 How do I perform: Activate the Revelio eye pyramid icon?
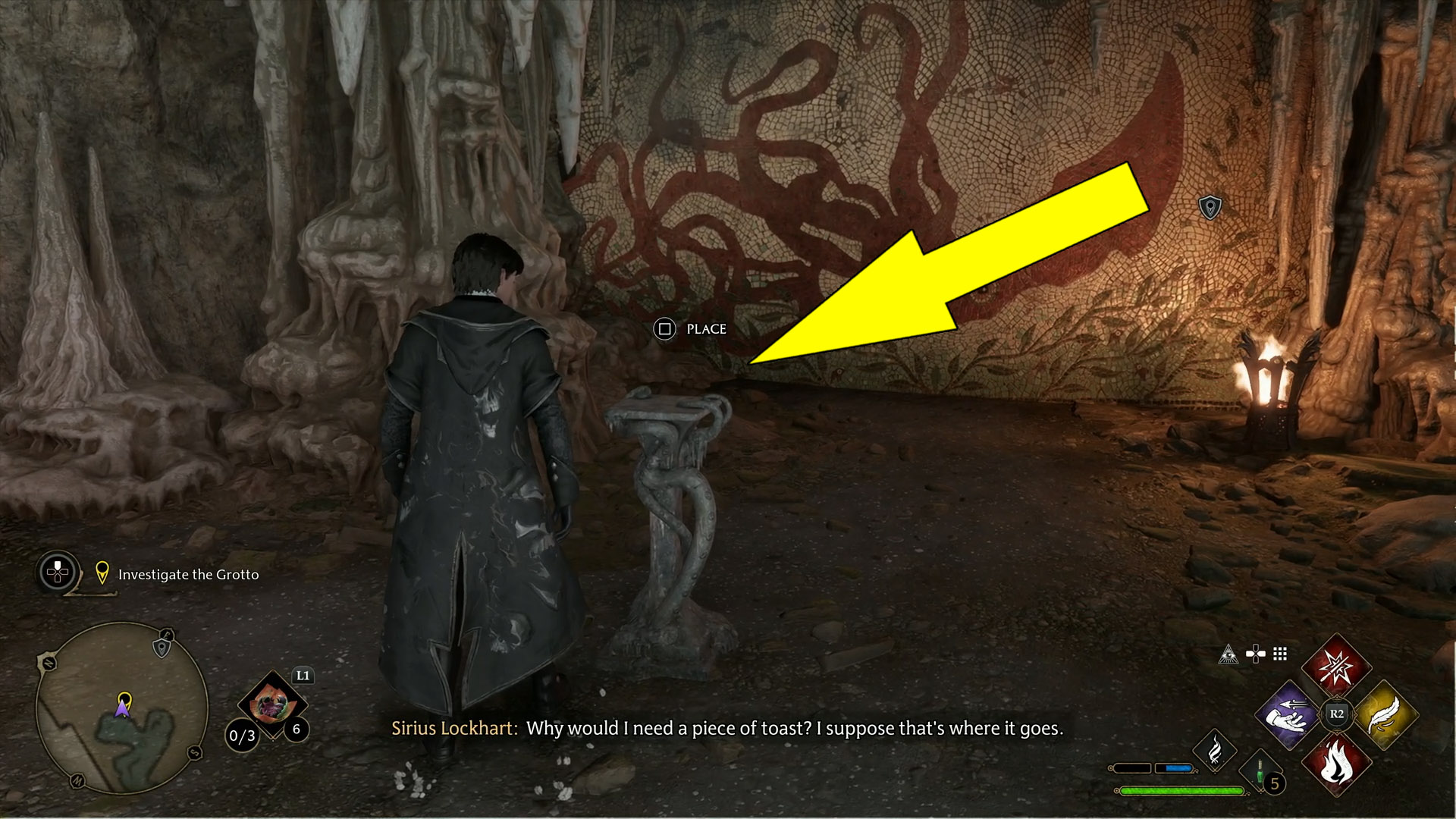tap(1229, 655)
